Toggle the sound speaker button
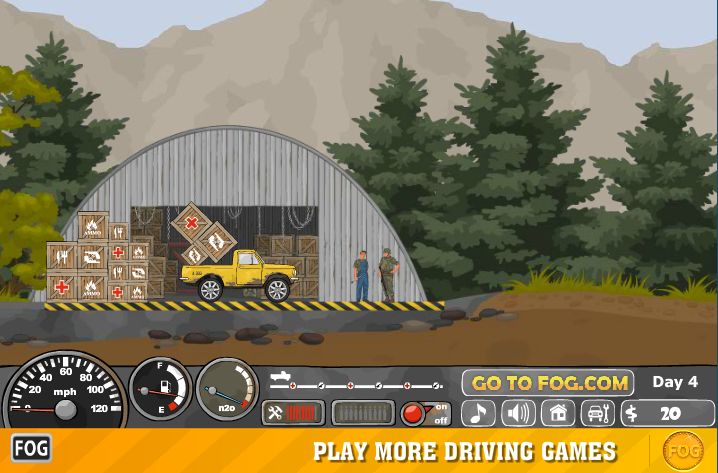718x473 pixels. 518,413
